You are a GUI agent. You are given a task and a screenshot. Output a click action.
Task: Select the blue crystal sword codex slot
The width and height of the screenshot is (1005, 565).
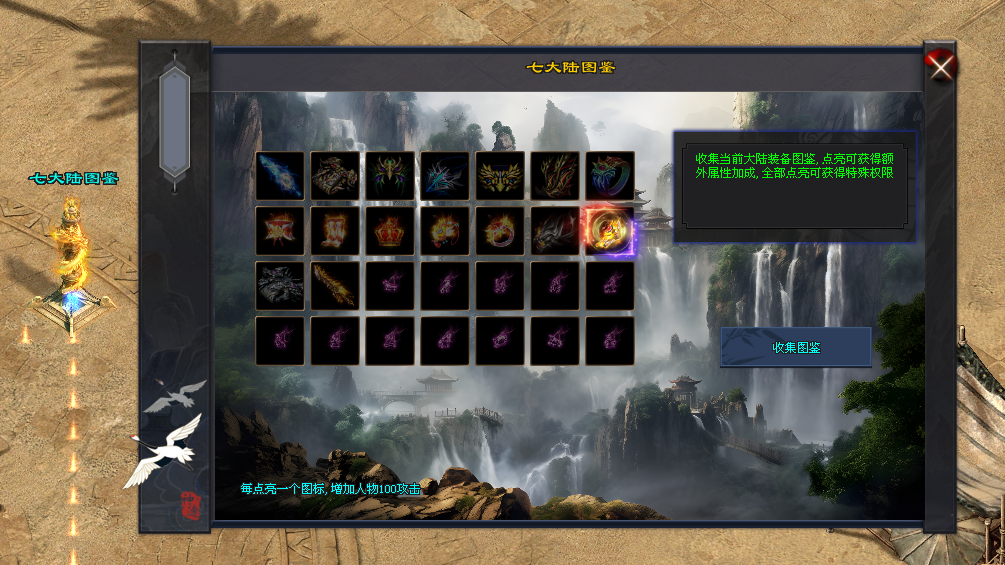coord(280,176)
